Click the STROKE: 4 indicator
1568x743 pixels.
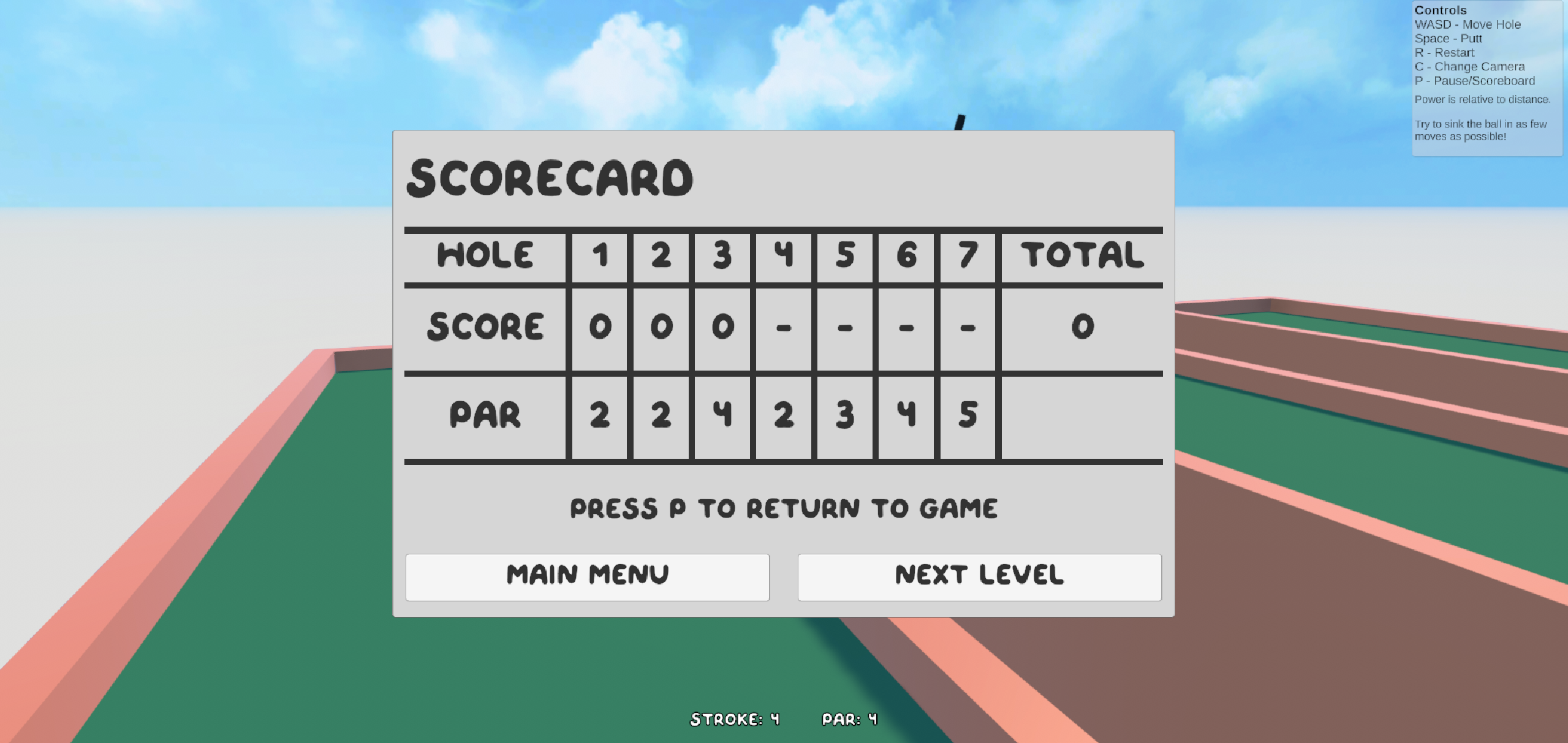[733, 718]
